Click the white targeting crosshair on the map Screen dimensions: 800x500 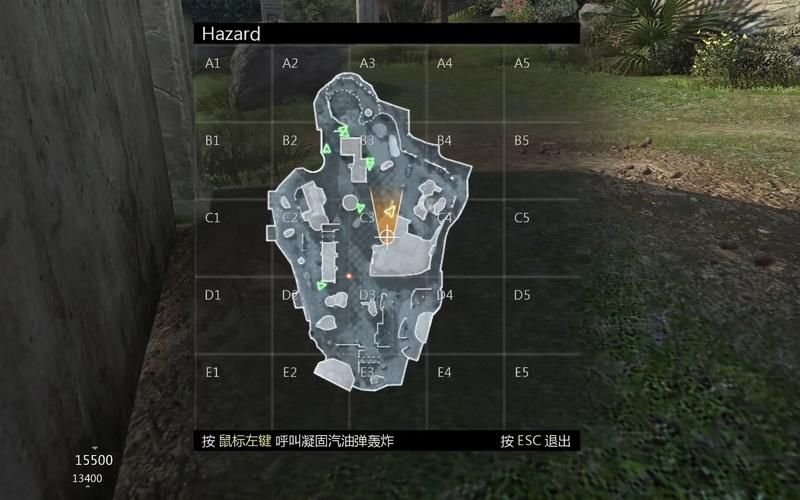(x=387, y=237)
